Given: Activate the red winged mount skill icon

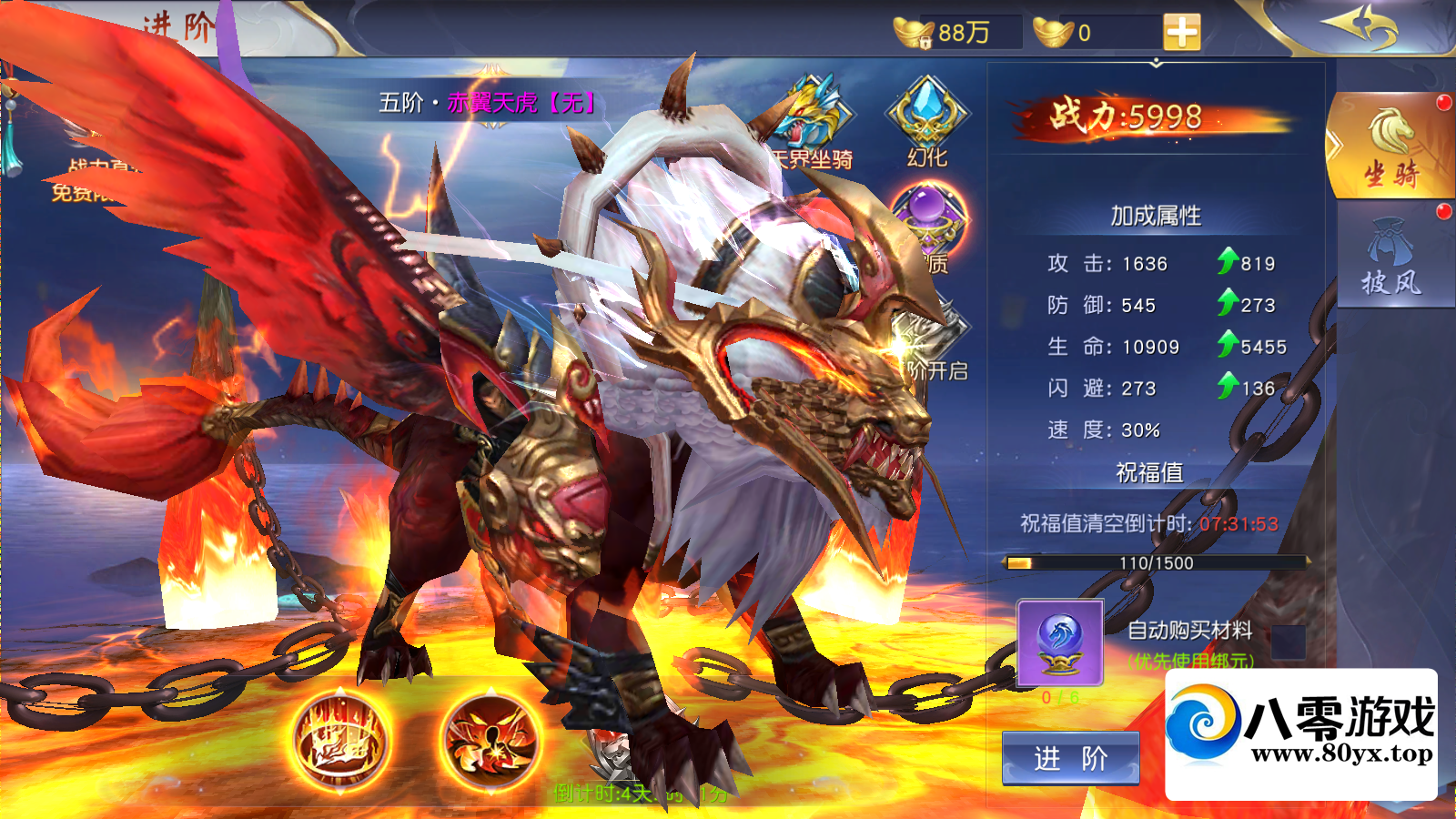Looking at the screenshot, I should point(487,737).
